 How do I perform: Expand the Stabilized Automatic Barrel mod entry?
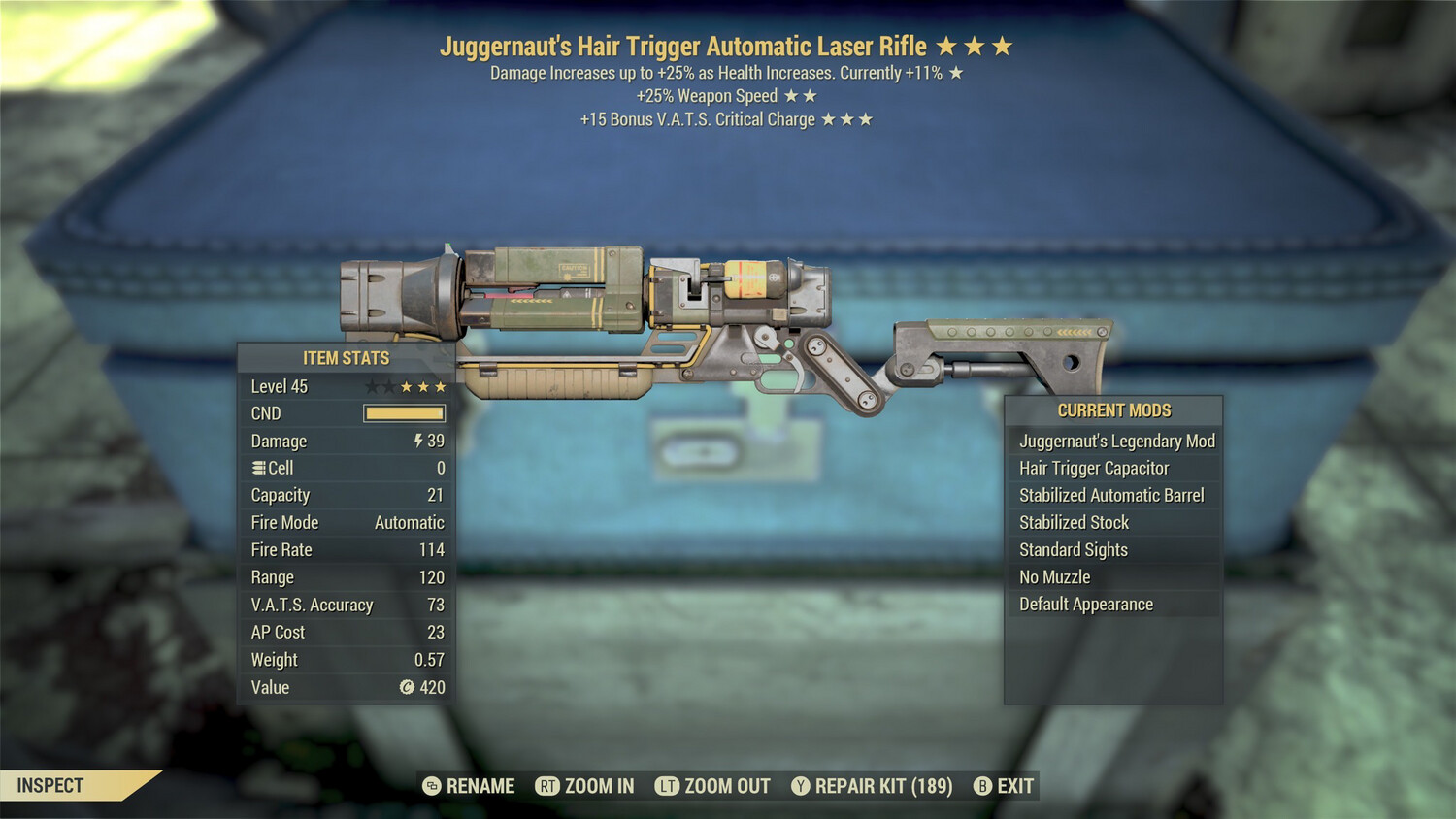tap(1110, 495)
